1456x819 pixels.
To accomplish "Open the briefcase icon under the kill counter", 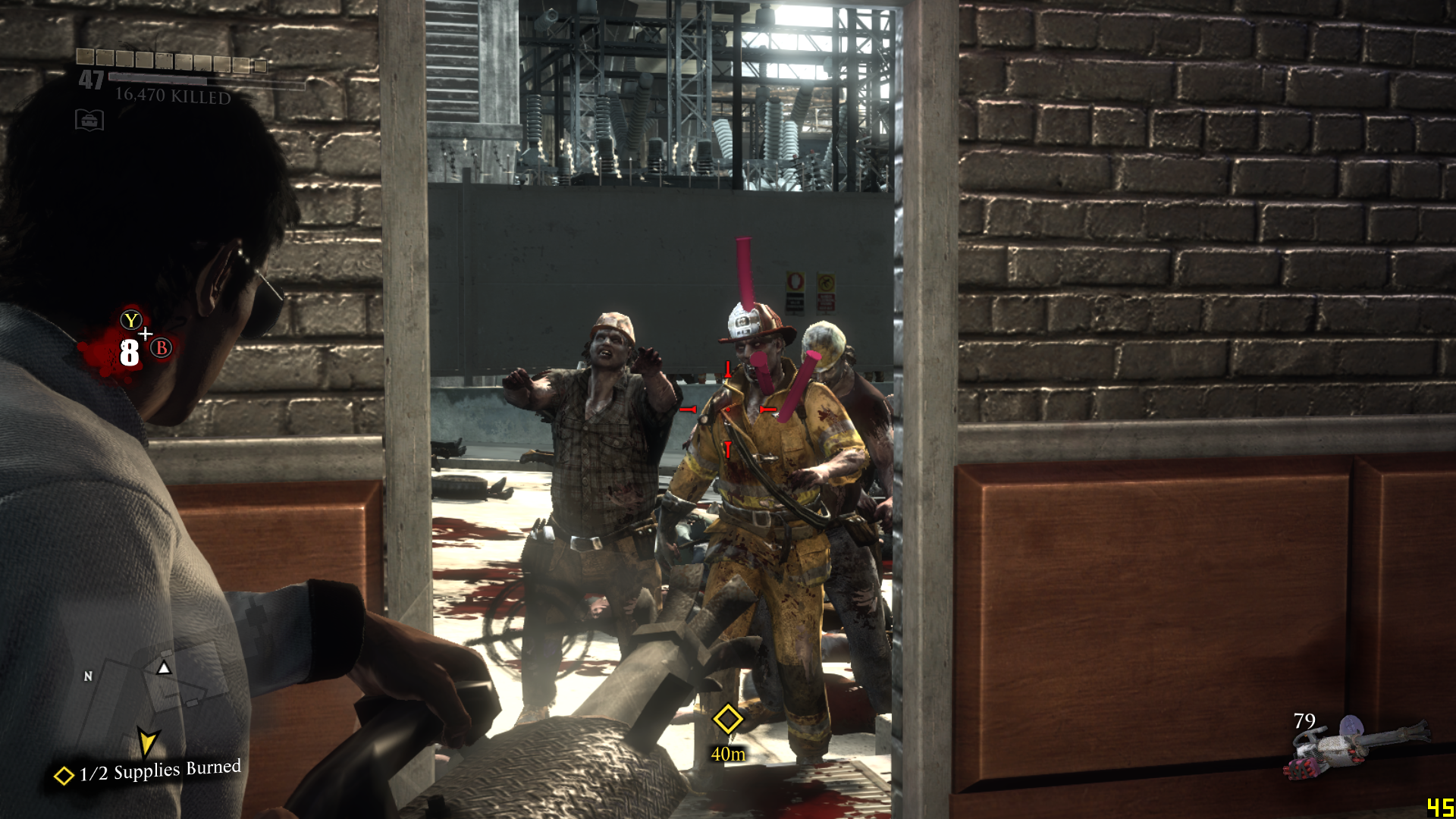I will pos(89,120).
